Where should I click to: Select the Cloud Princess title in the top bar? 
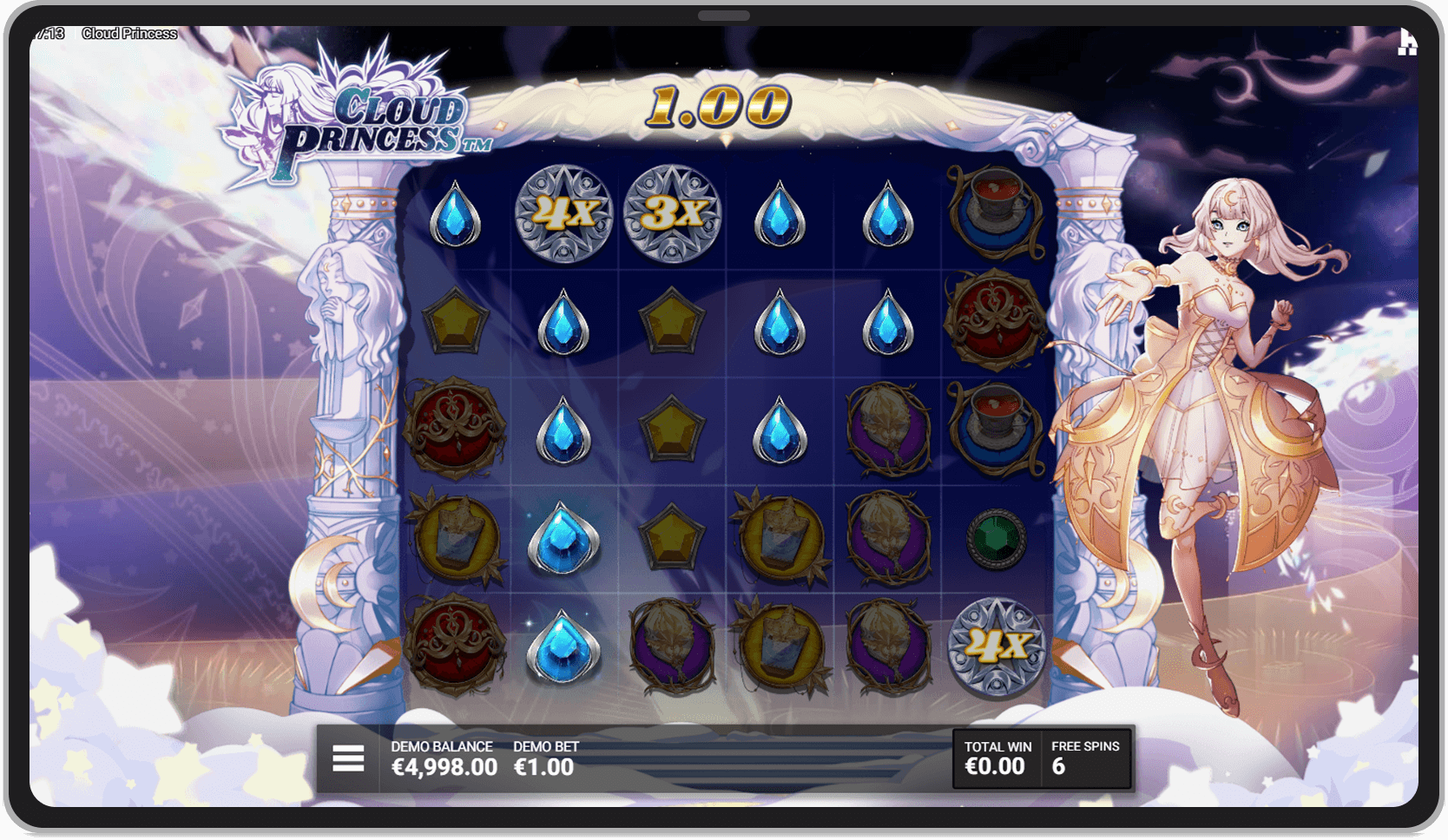click(130, 33)
